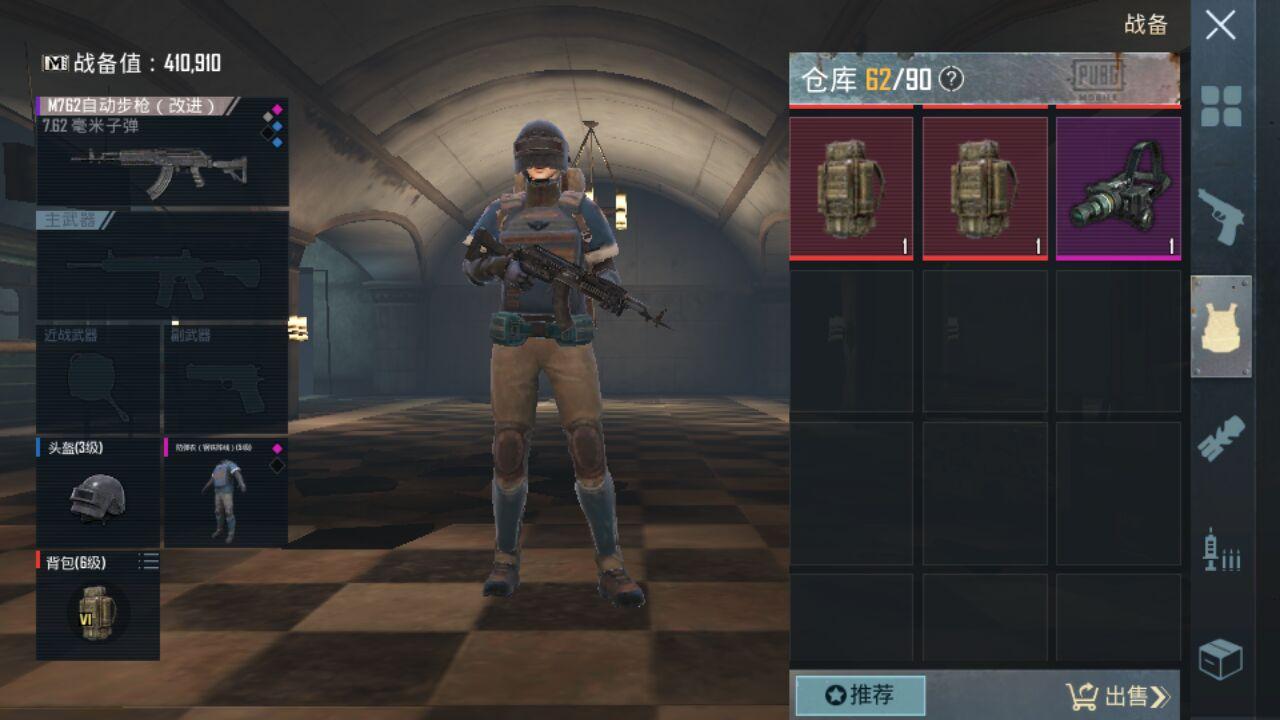Select the equipped M762 rifle slot
This screenshot has height=720, width=1280.
[x=162, y=152]
